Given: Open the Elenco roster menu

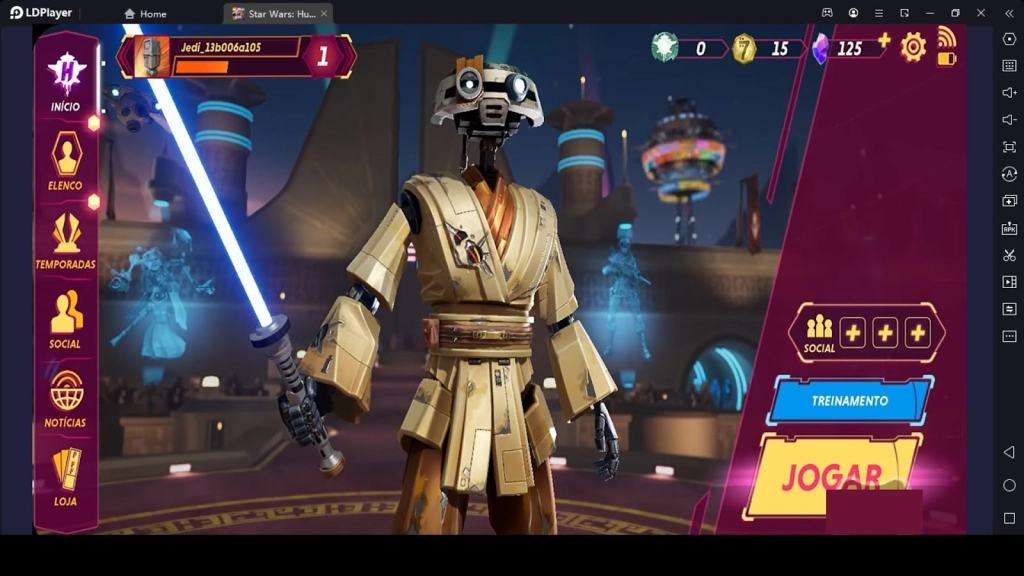Looking at the screenshot, I should pos(66,160).
